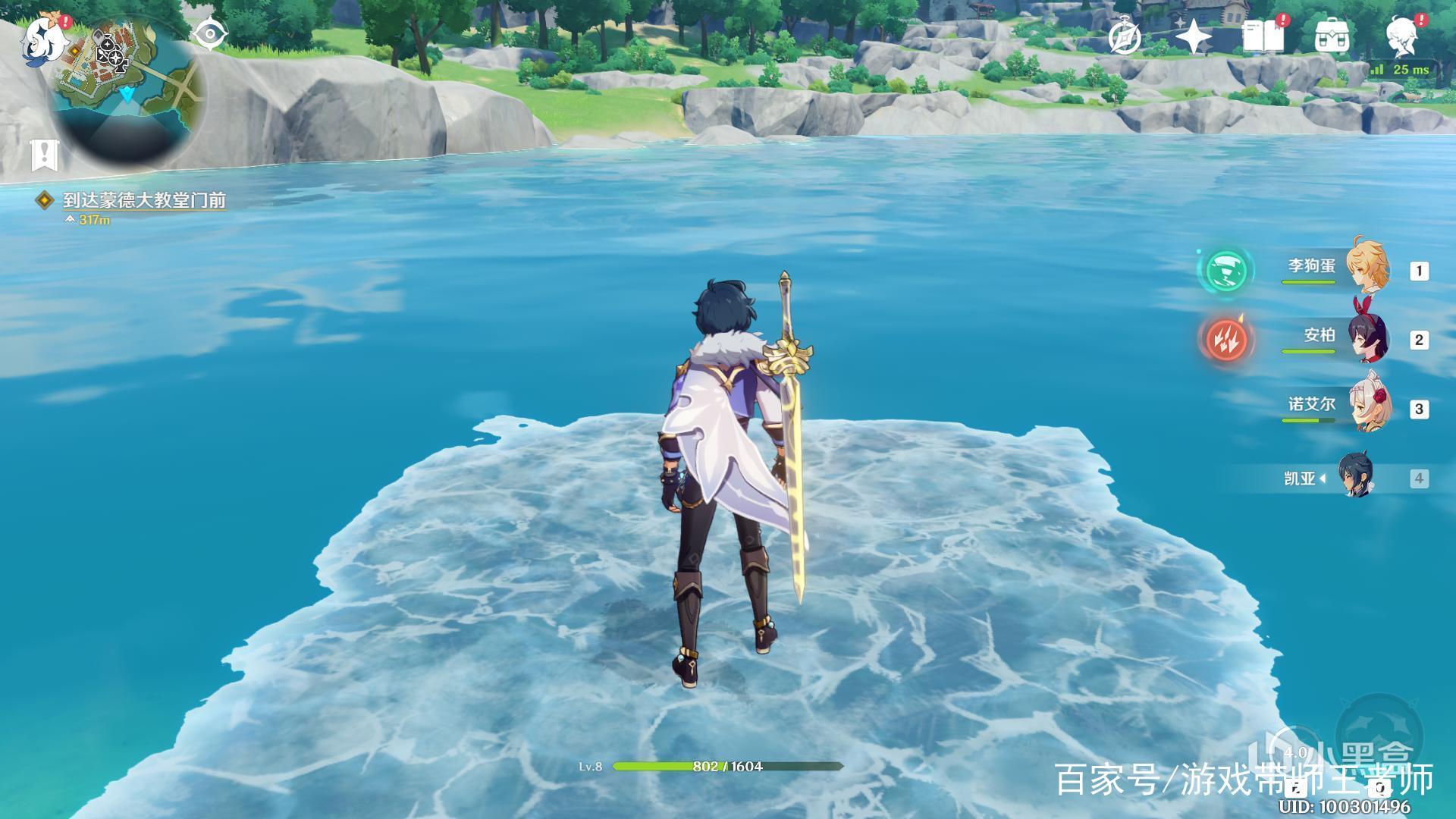
Task: Activate the red Pyro arrow burst icon
Action: (x=1225, y=338)
